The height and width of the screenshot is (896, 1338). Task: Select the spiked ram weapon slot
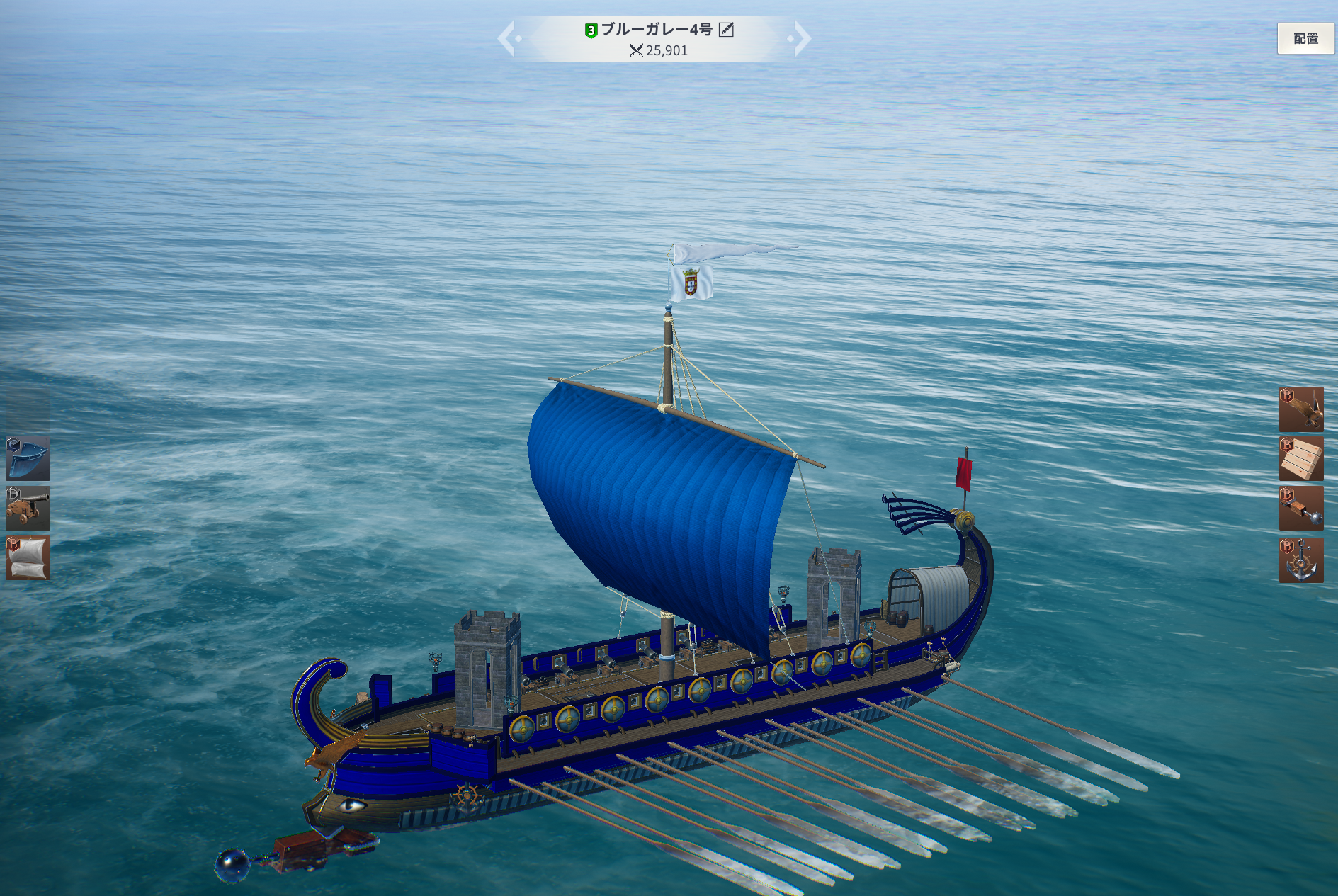(1300, 508)
